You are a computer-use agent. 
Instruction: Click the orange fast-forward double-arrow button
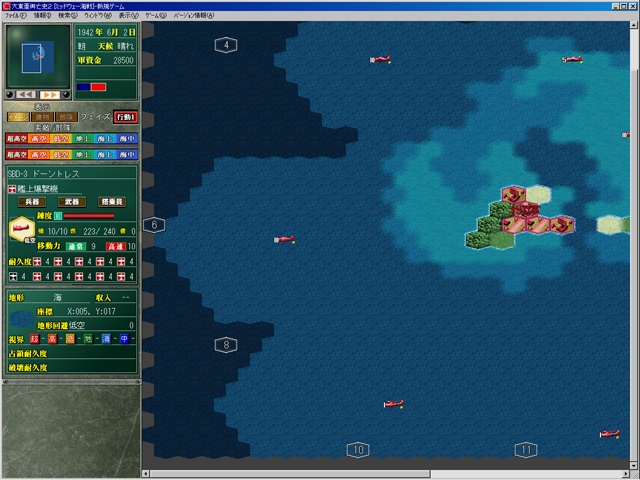[x=52, y=94]
